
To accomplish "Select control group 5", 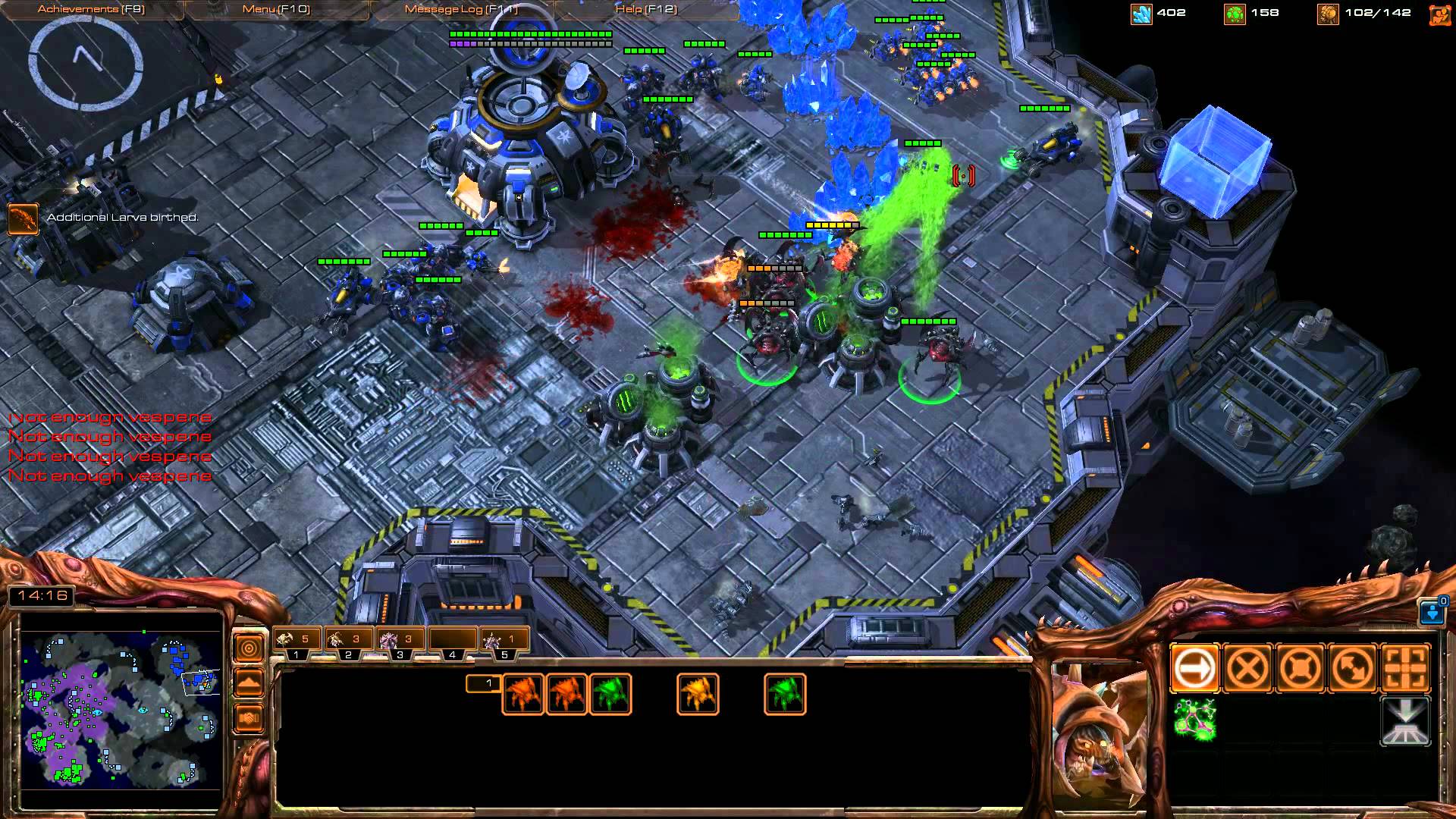I will (504, 642).
